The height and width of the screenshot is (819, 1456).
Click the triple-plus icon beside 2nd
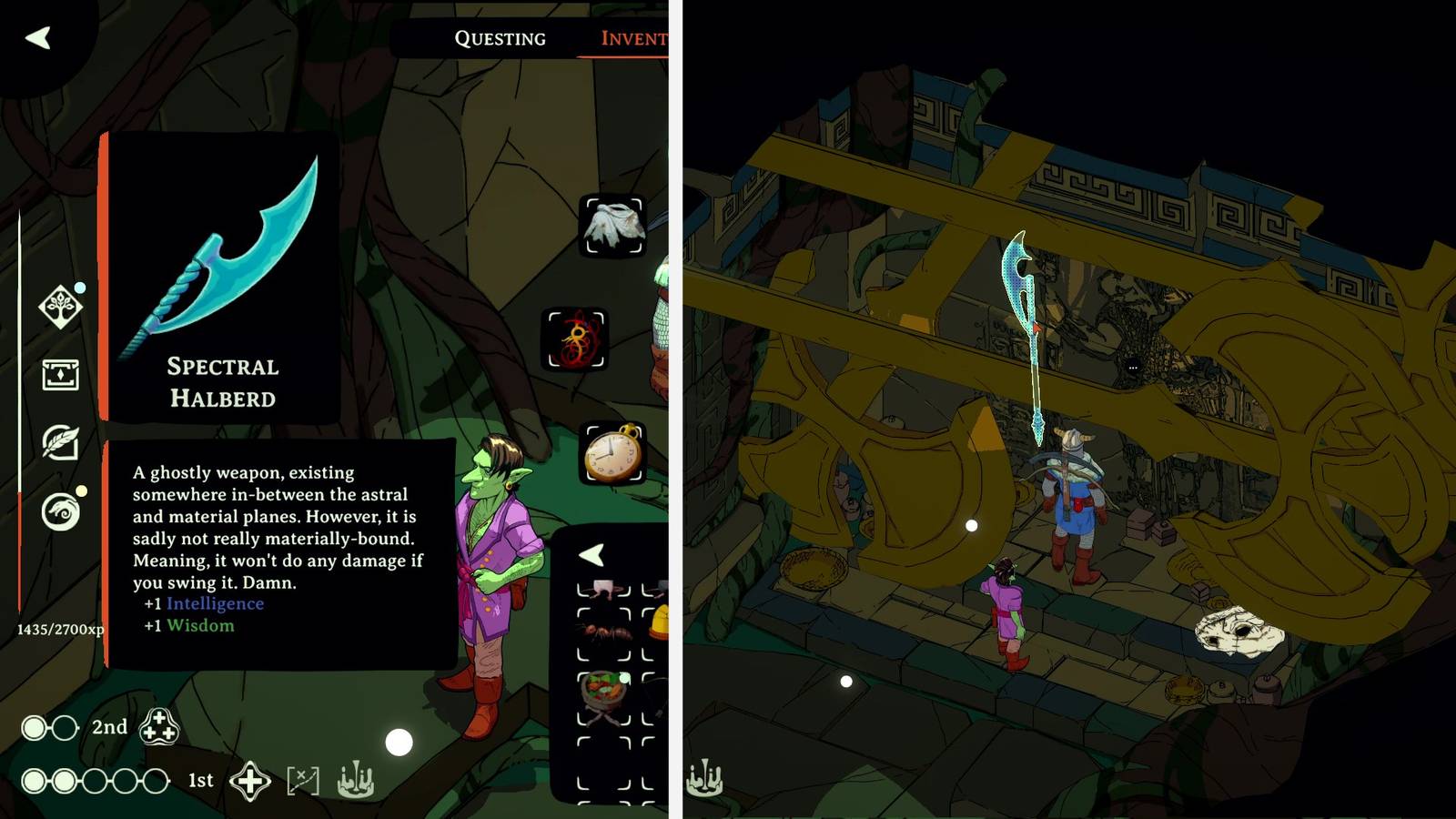[x=159, y=728]
